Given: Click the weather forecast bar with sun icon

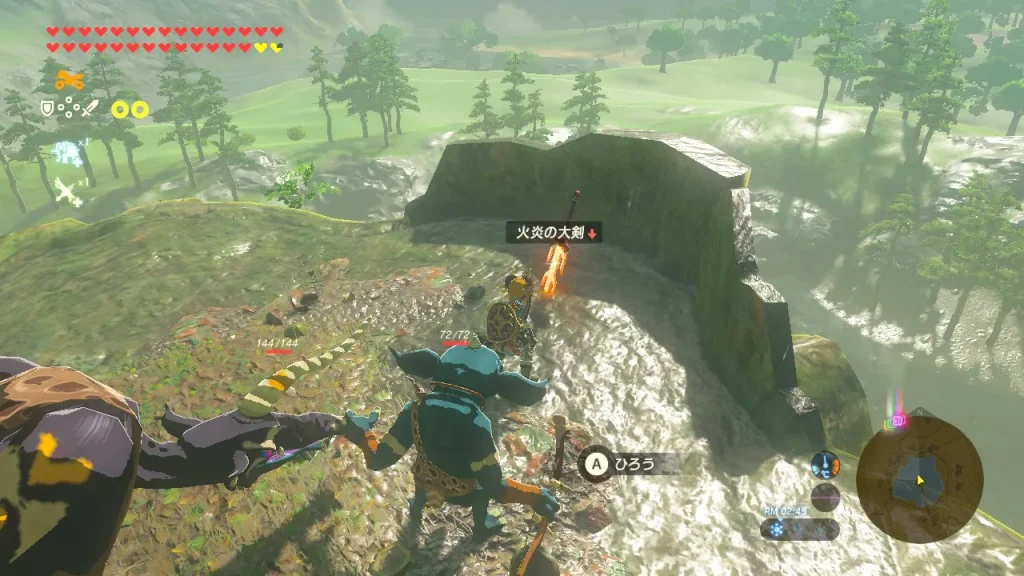Looking at the screenshot, I should pos(799,529).
